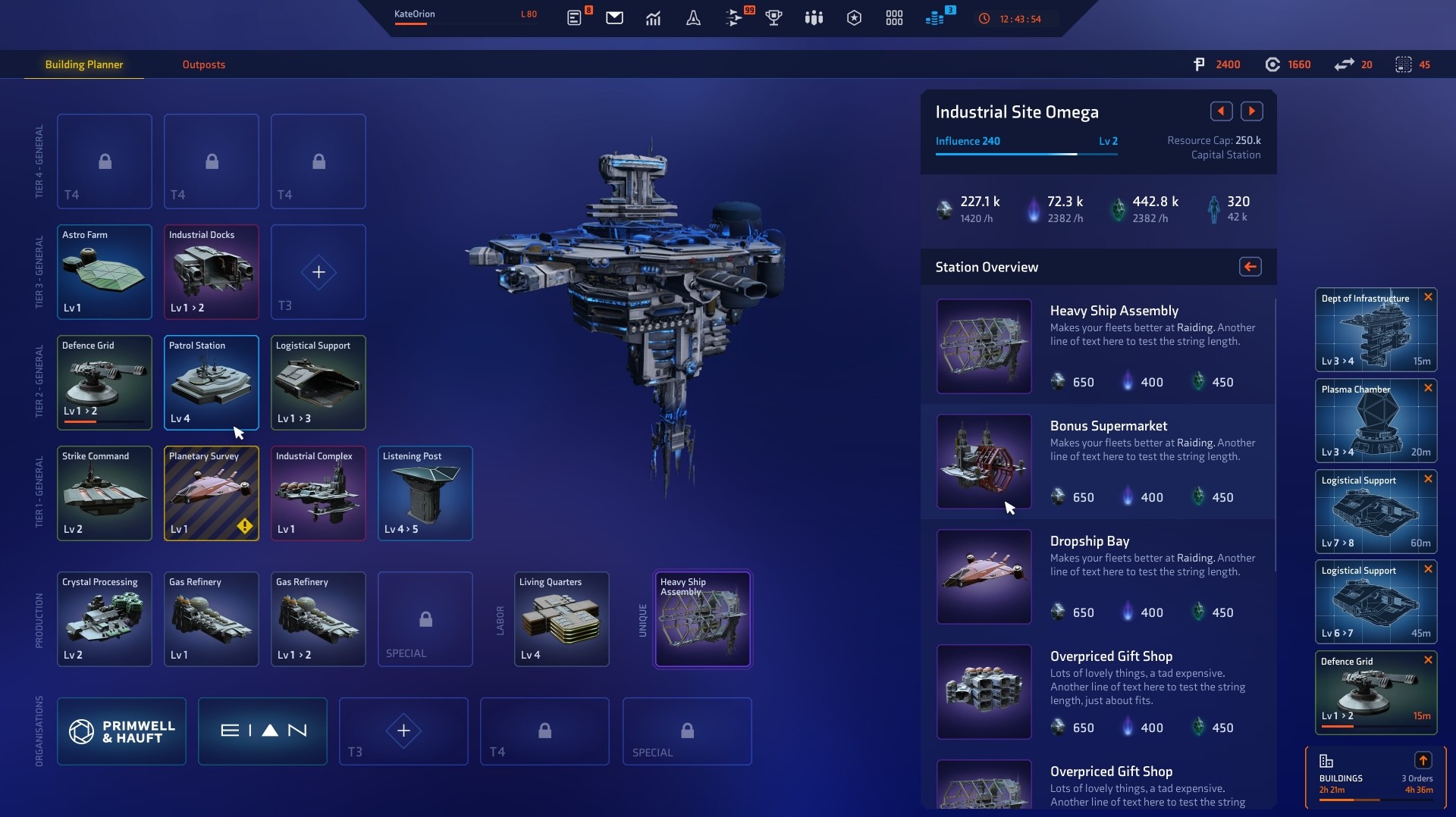Expand the Buildings queue with the up arrow

(x=1423, y=760)
